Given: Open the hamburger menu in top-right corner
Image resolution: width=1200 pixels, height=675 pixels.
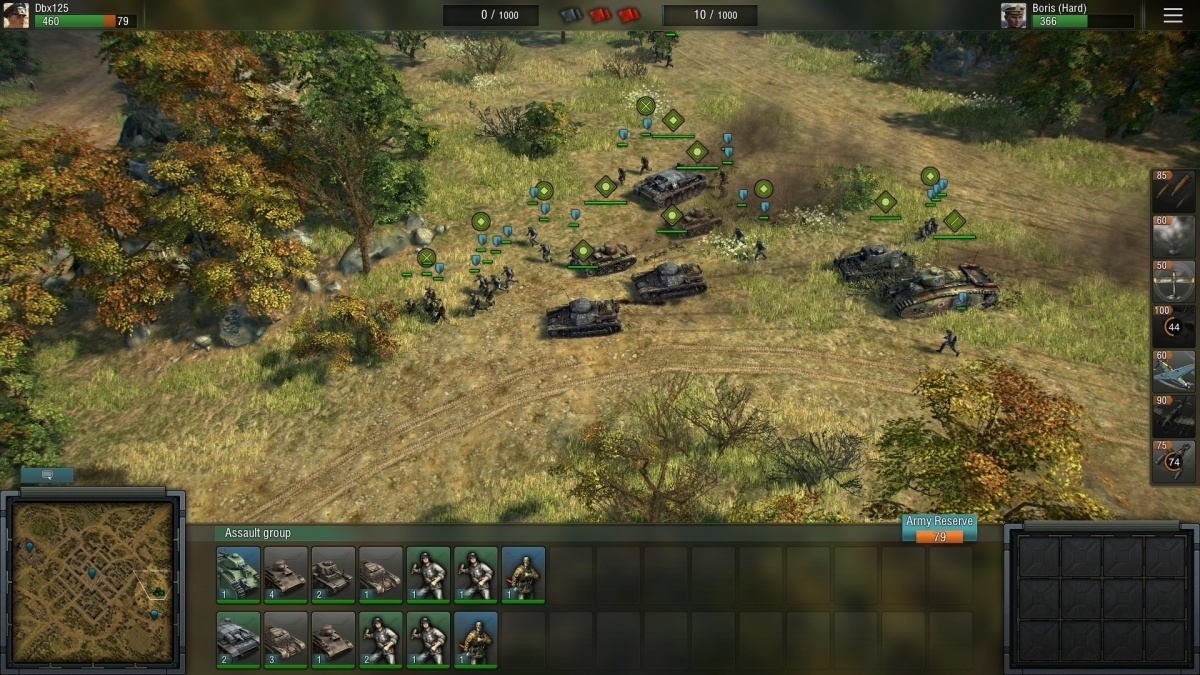Looking at the screenshot, I should (x=1173, y=15).
